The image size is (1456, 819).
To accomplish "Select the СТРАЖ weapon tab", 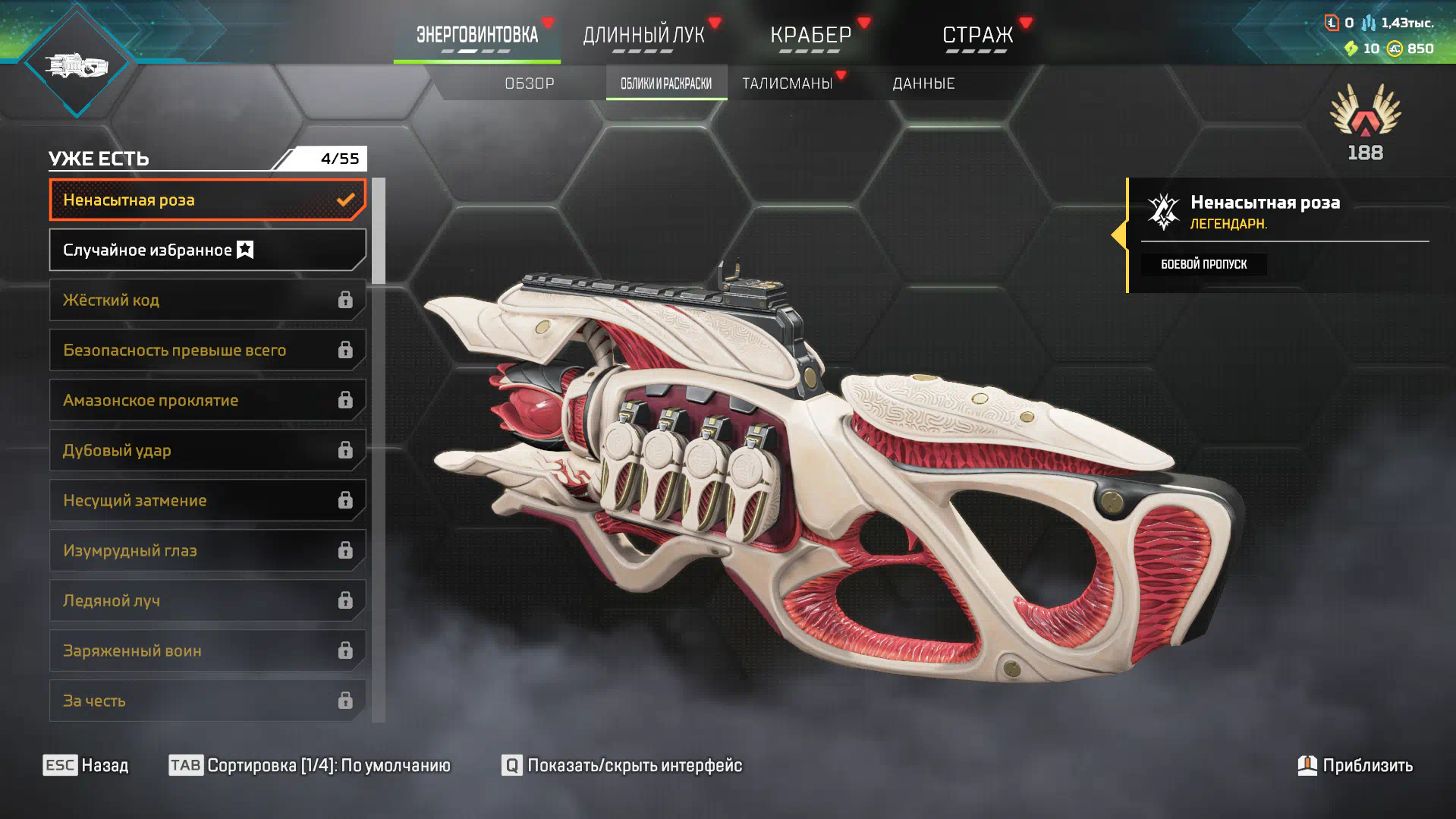I will click(x=977, y=35).
